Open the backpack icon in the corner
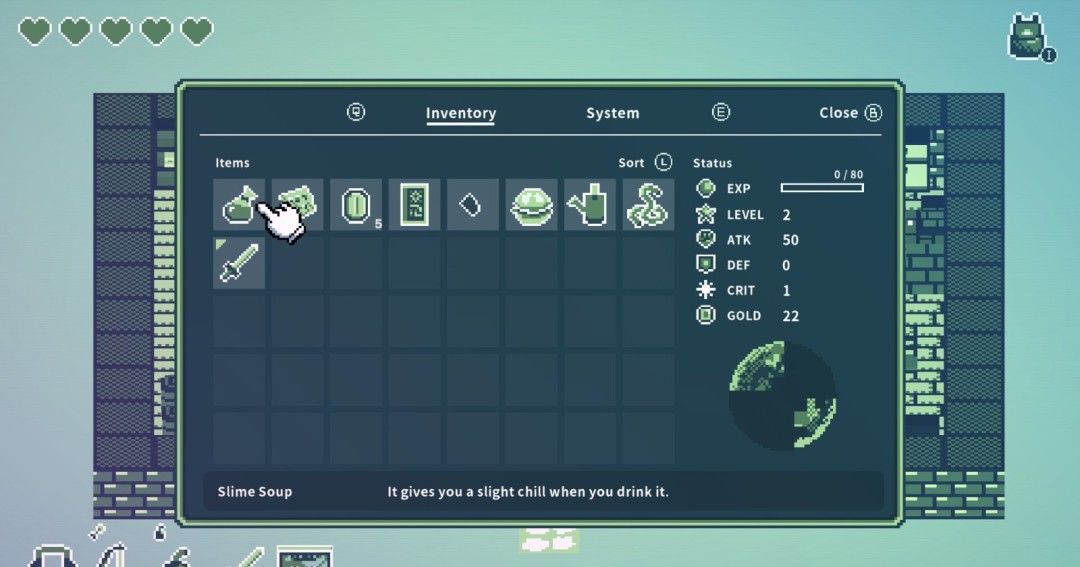This screenshot has height=567, width=1080. click(x=1027, y=37)
